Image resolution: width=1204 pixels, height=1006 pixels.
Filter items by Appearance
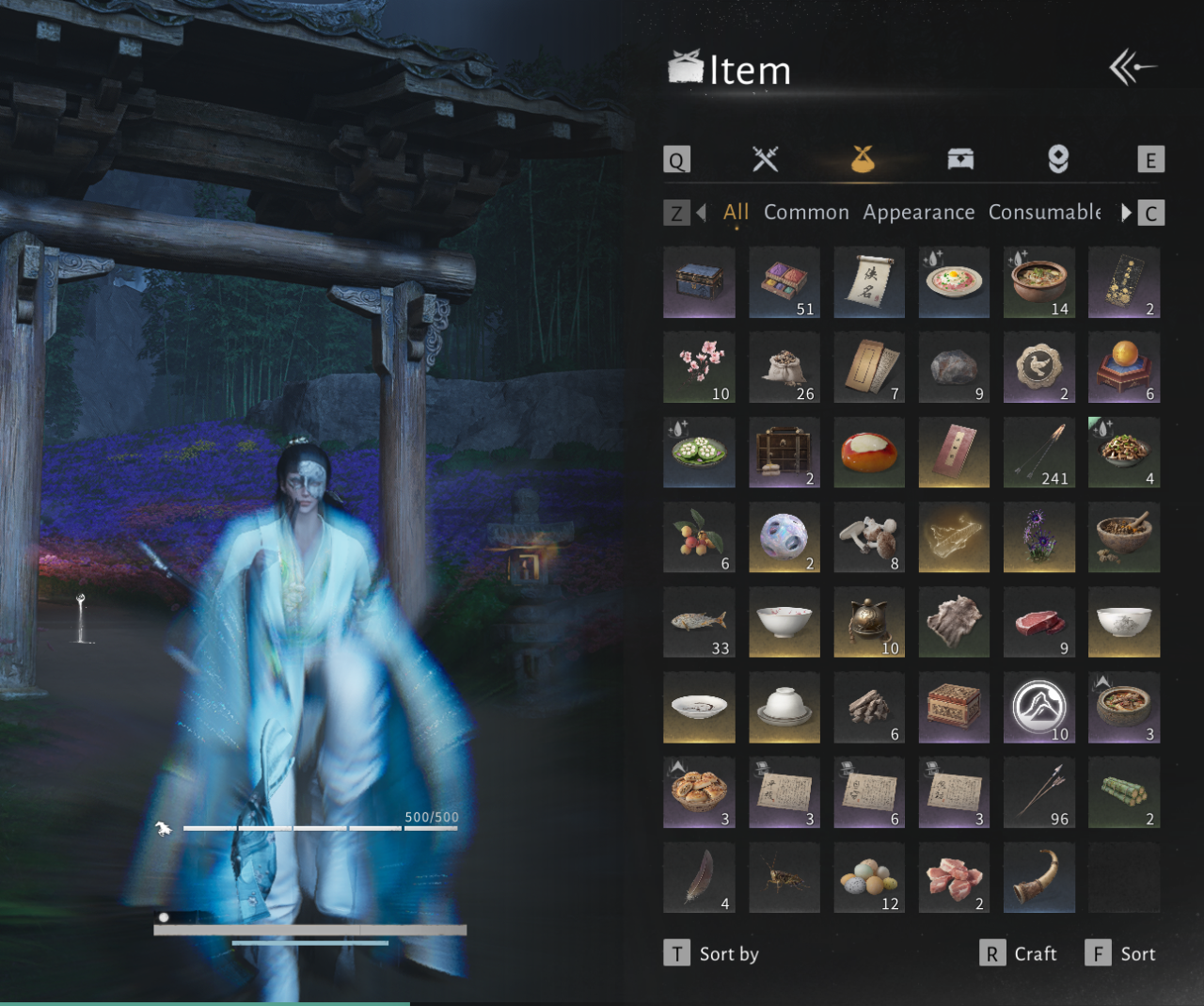tap(919, 213)
